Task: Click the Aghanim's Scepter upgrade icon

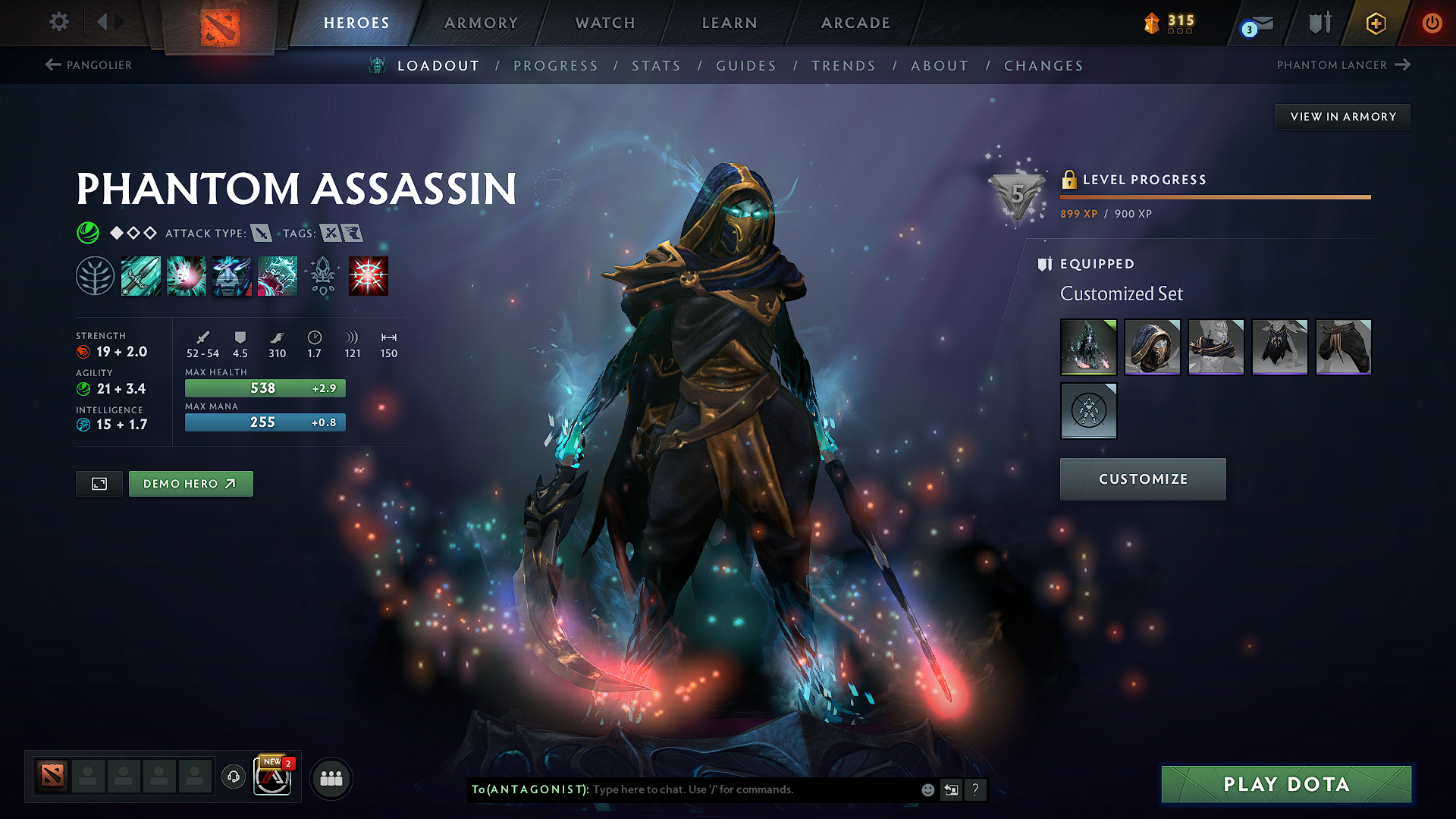Action: (x=324, y=275)
